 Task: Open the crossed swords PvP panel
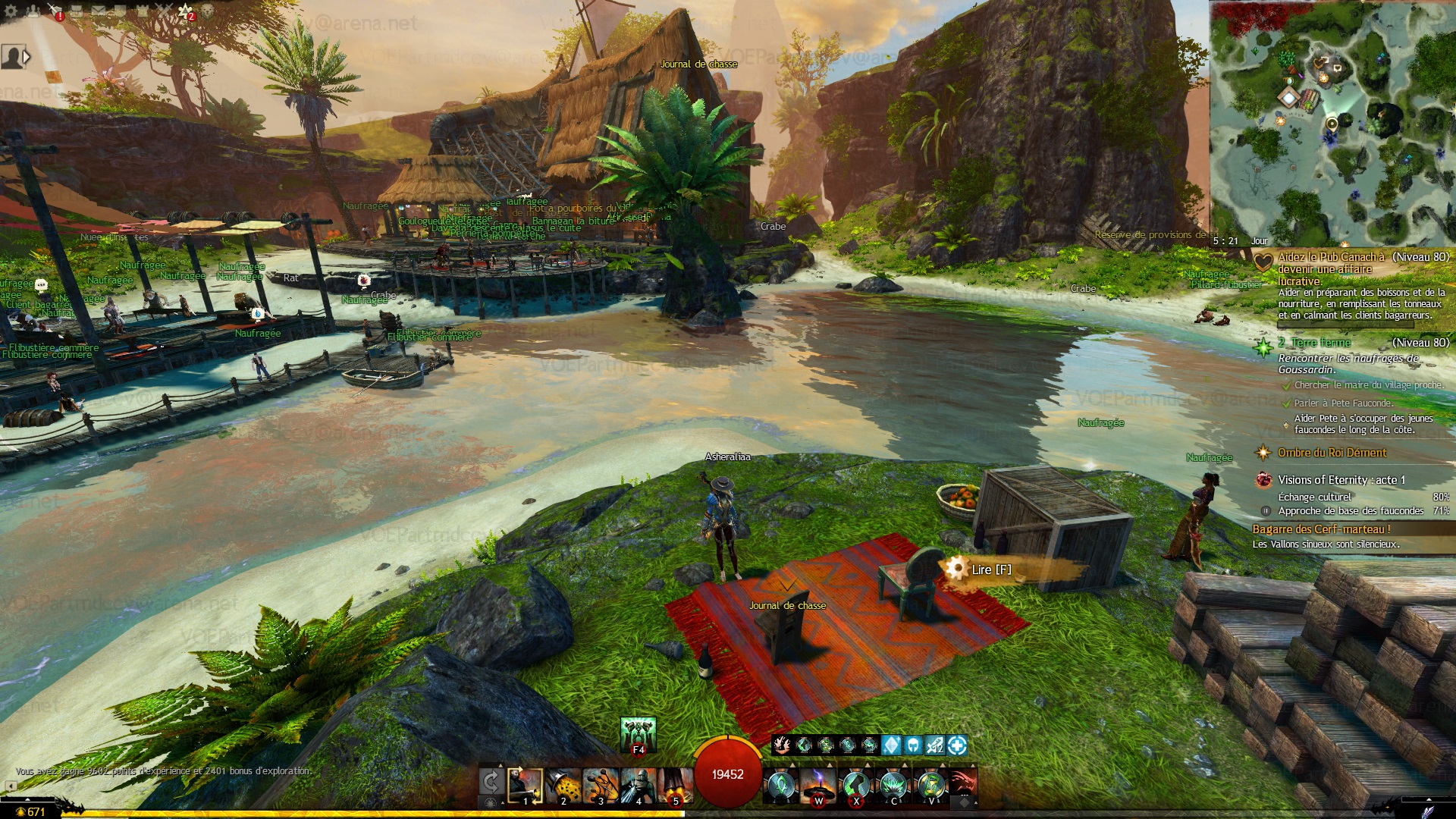coord(165,11)
